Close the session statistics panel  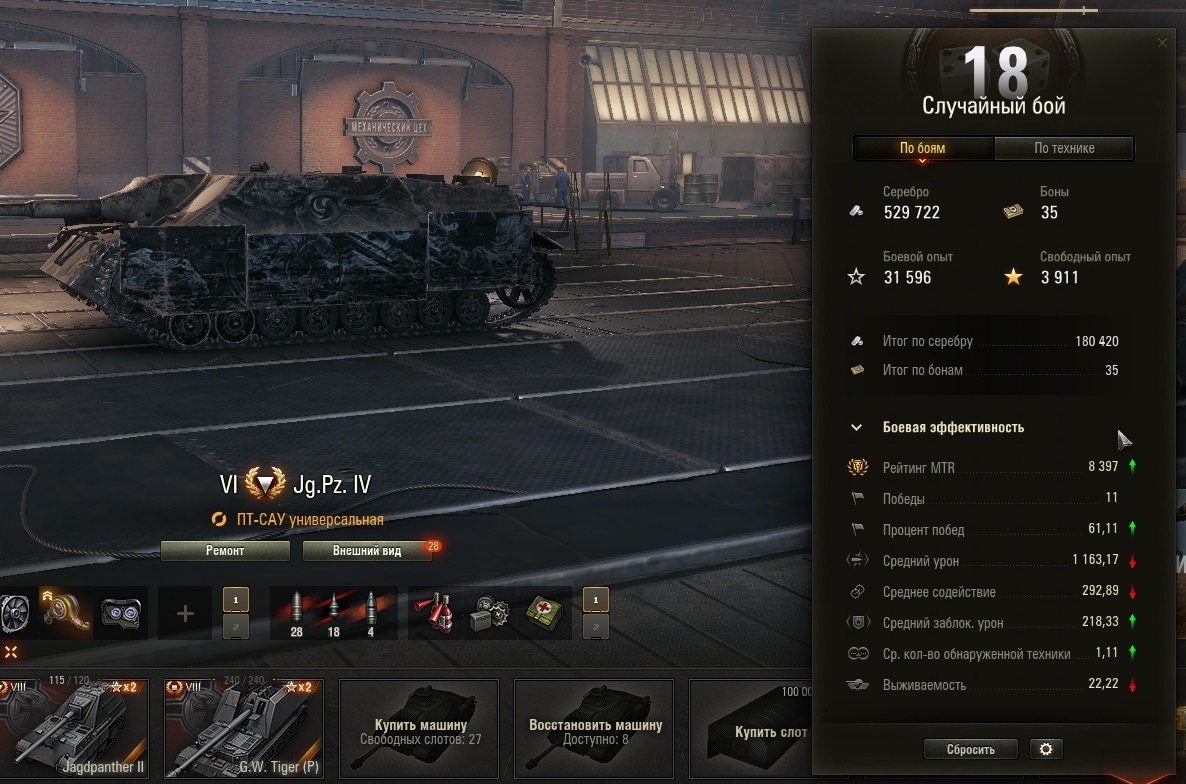click(x=1162, y=43)
